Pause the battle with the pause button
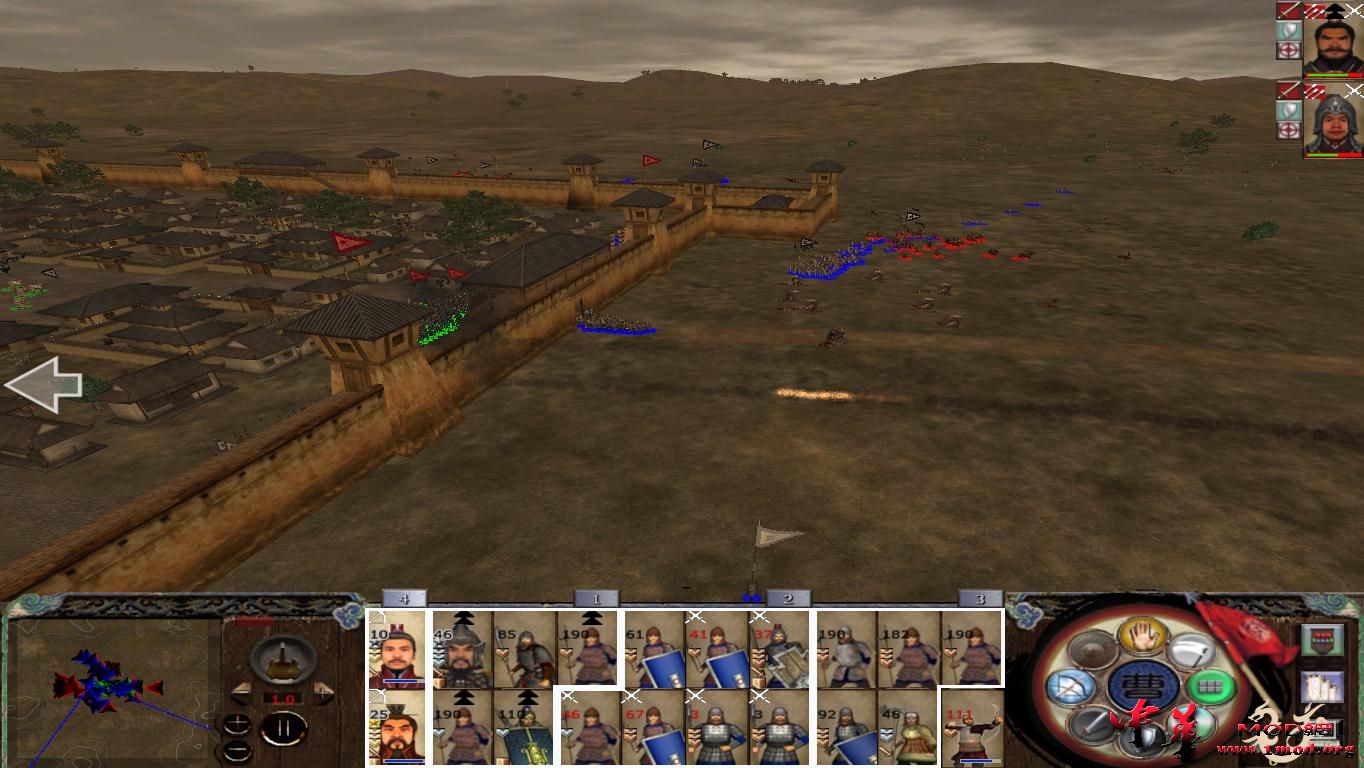The width and height of the screenshot is (1364, 768). click(x=285, y=729)
